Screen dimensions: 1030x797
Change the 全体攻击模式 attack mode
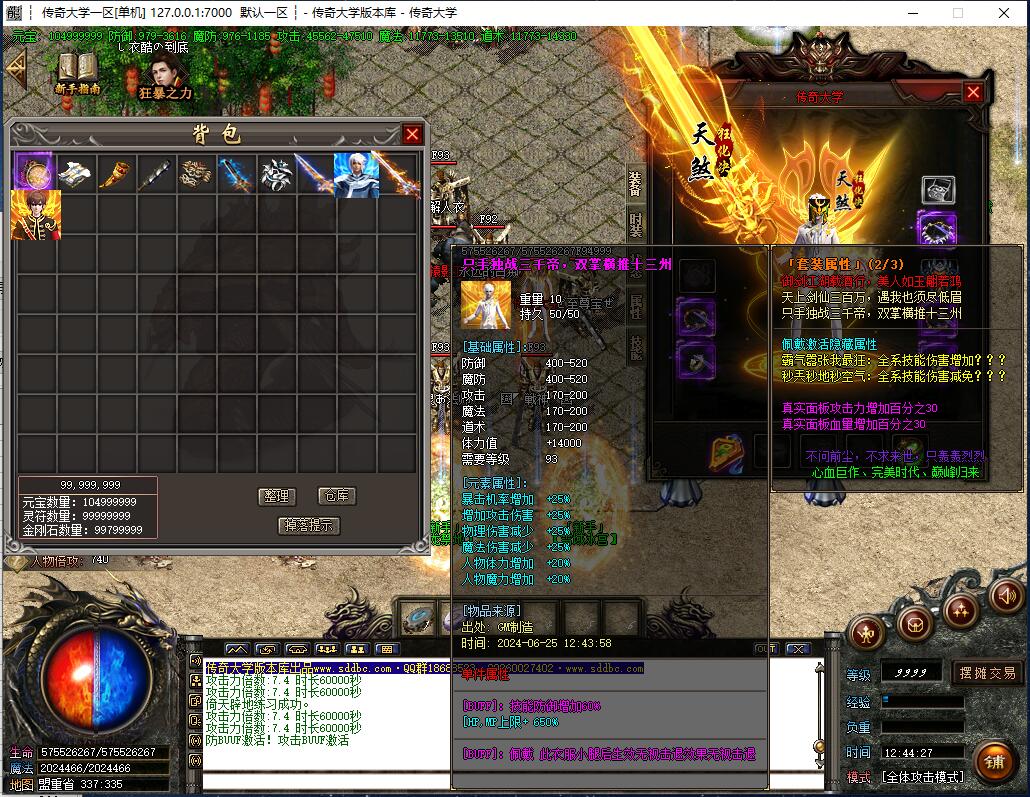[921, 776]
